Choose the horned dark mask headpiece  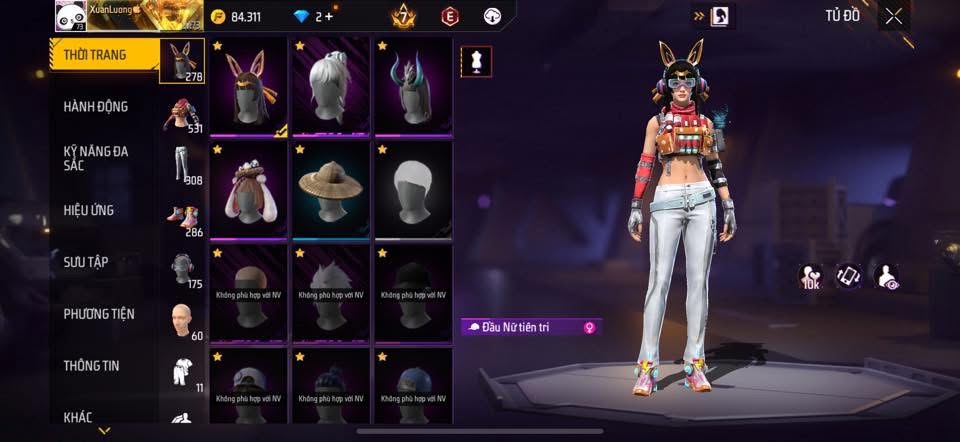tap(413, 87)
